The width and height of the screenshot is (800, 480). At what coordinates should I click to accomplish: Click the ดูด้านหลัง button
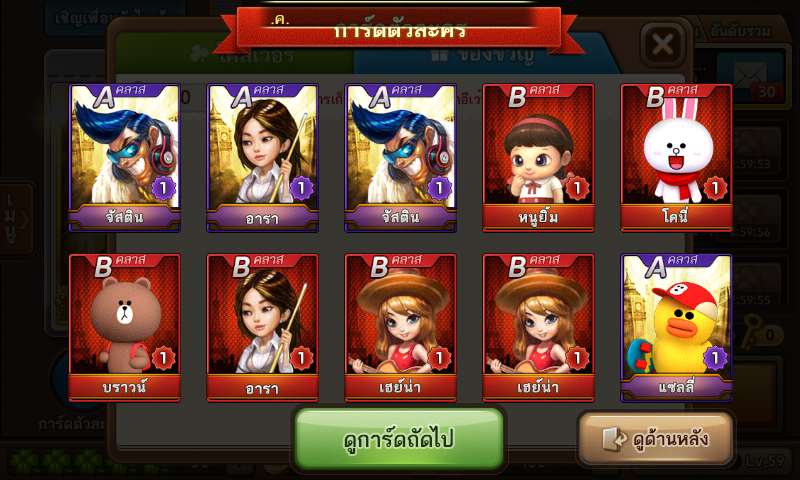[656, 438]
